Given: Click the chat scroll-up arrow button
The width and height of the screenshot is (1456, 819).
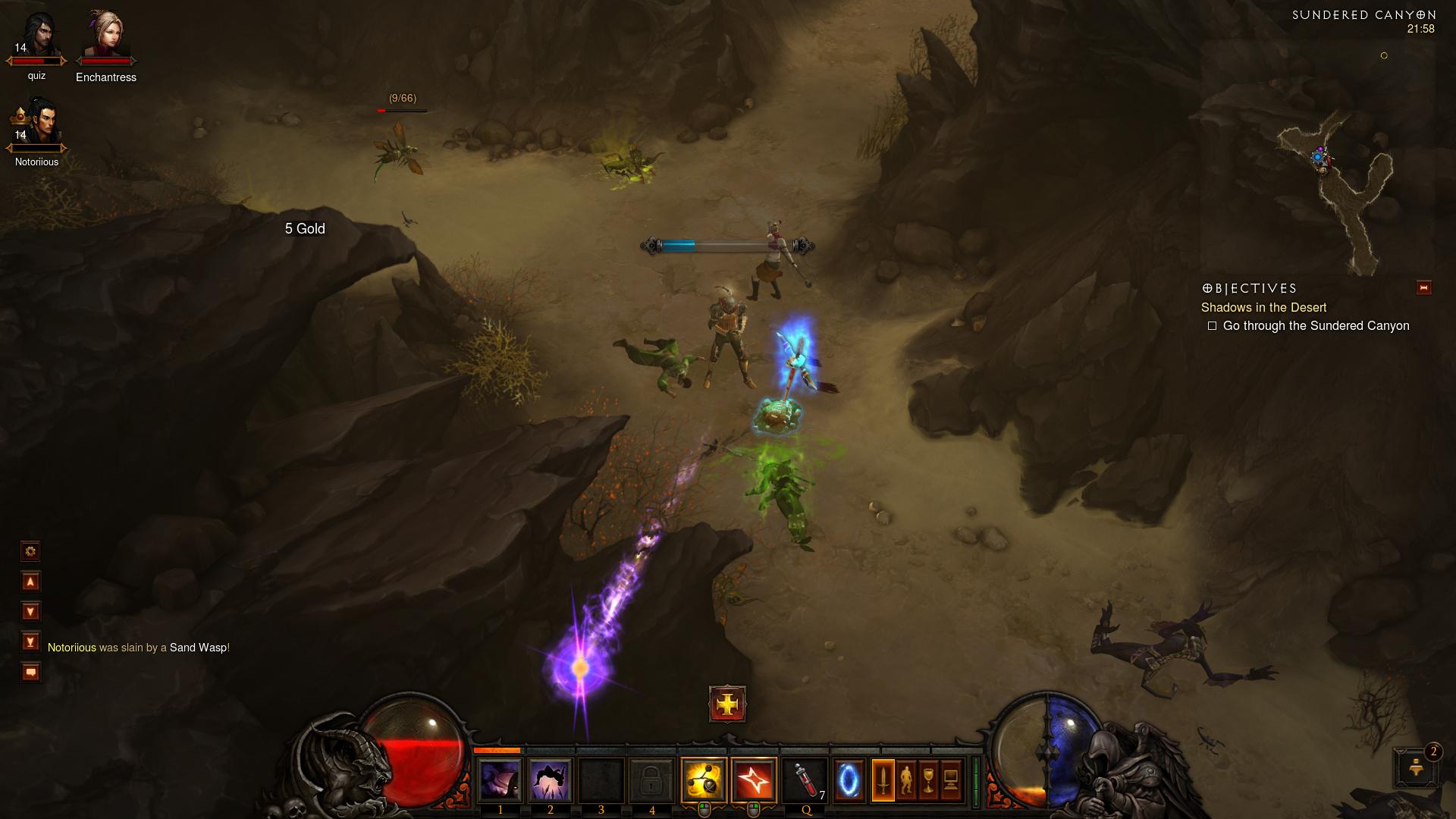Looking at the screenshot, I should pyautogui.click(x=30, y=582).
